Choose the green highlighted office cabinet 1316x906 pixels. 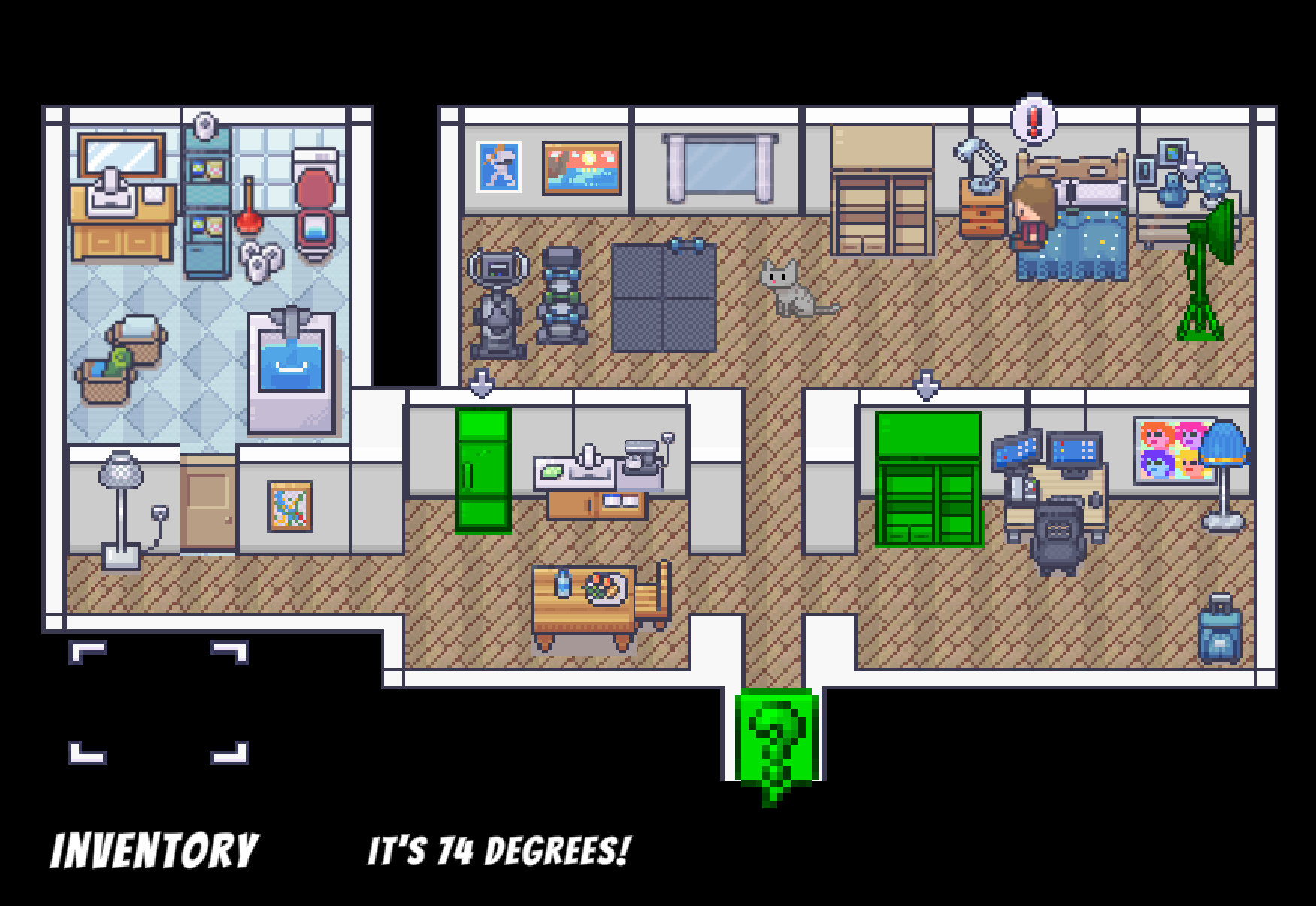coord(928,479)
